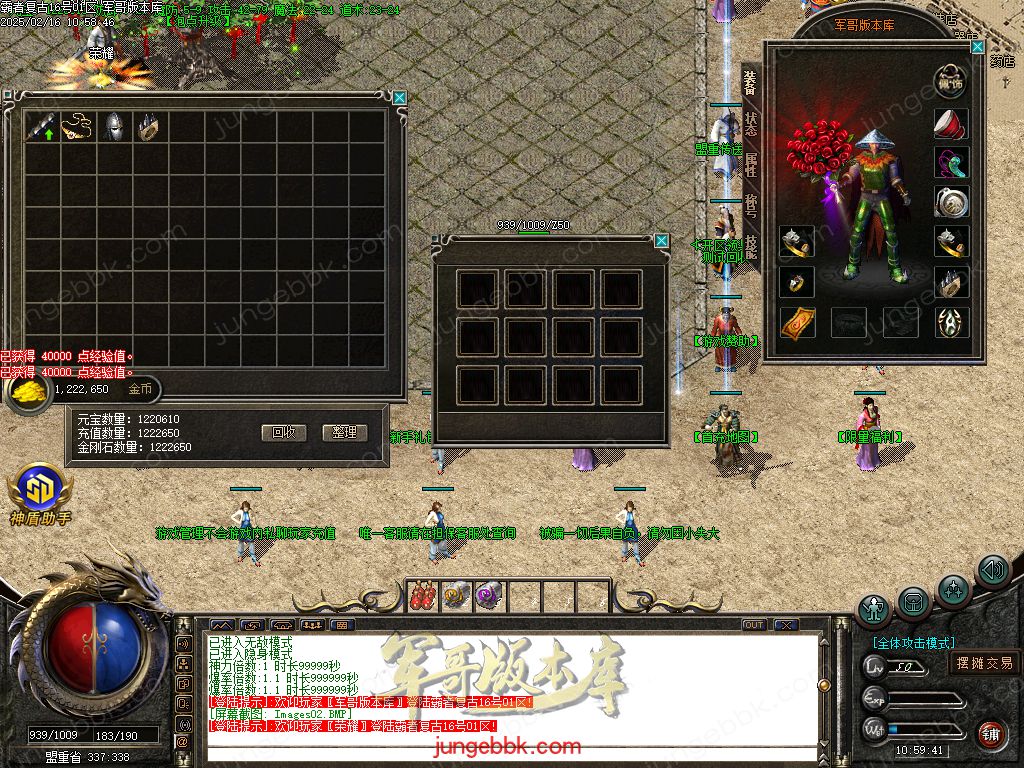Image resolution: width=1024 pixels, height=768 pixels.
Task: Use the red potion in the hotbar
Action: pos(424,596)
